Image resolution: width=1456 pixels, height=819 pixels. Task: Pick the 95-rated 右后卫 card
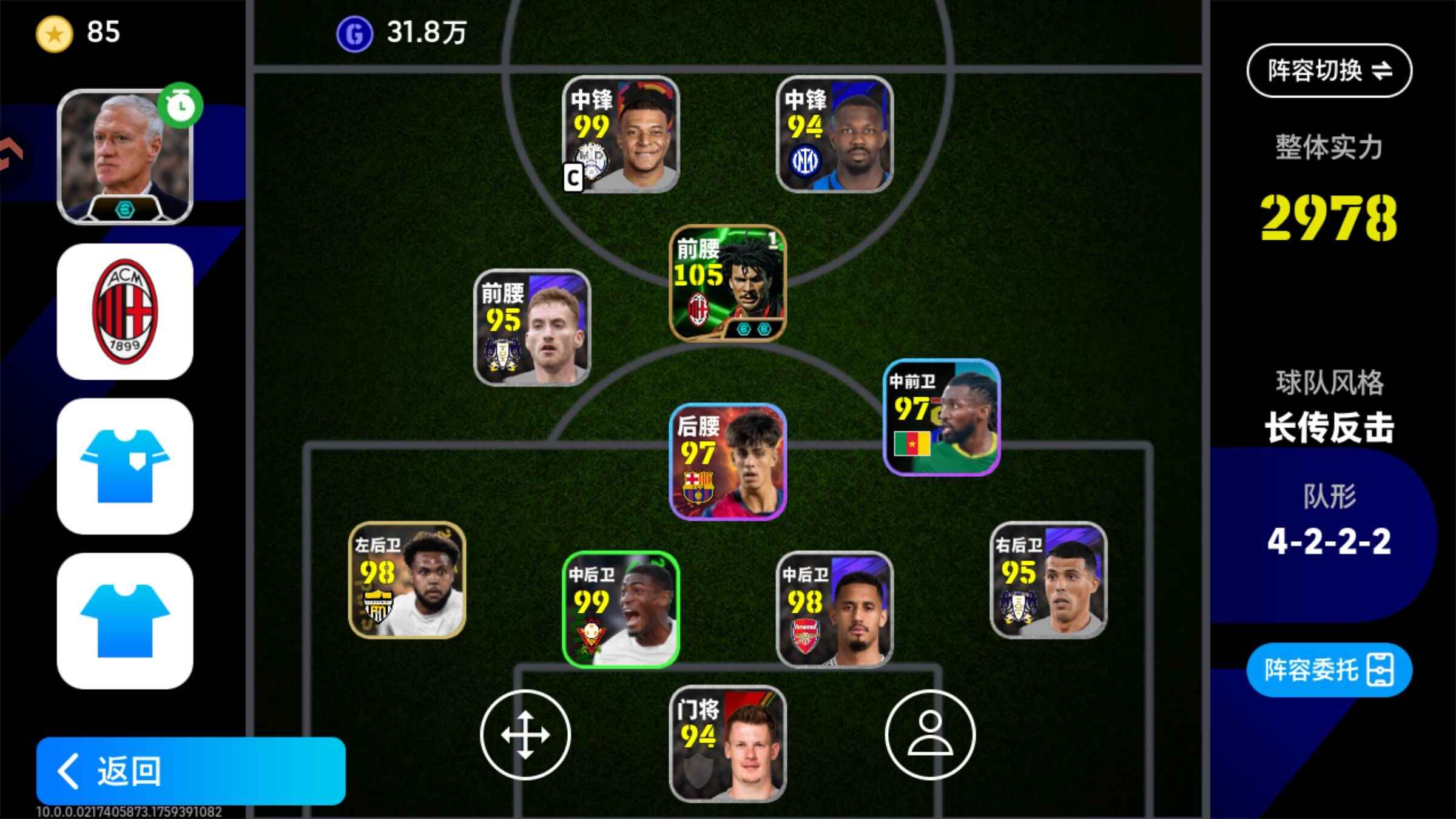coord(1048,580)
